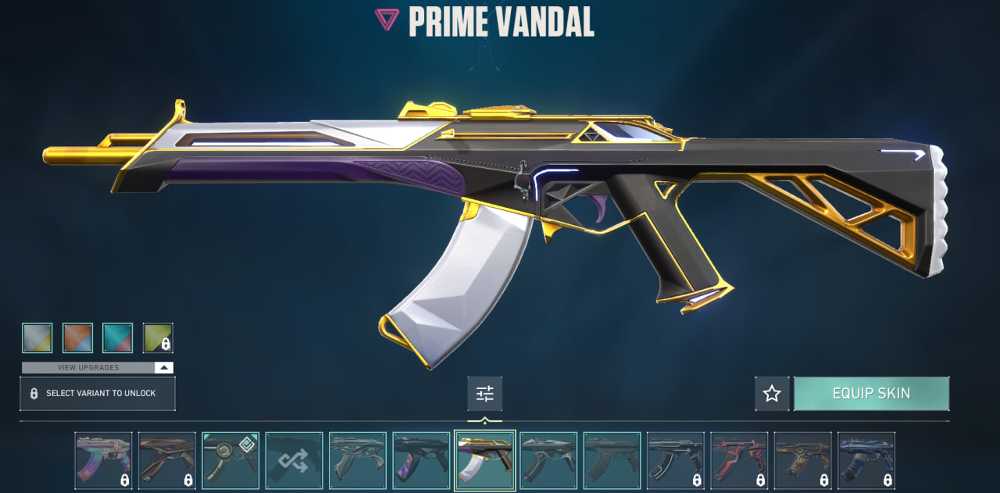Viewport: 1000px width, 493px height.
Task: Select the locked pink-purple magazine Vandal thumbnail
Action: [x=103, y=460]
